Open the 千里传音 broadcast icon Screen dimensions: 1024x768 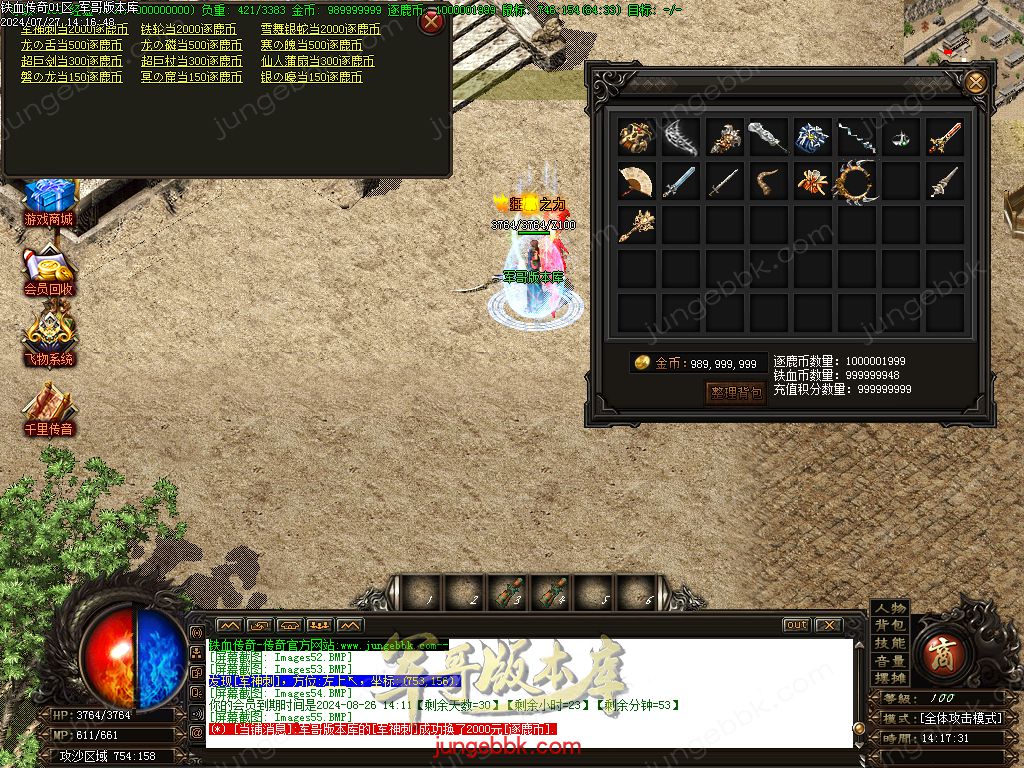[x=49, y=411]
